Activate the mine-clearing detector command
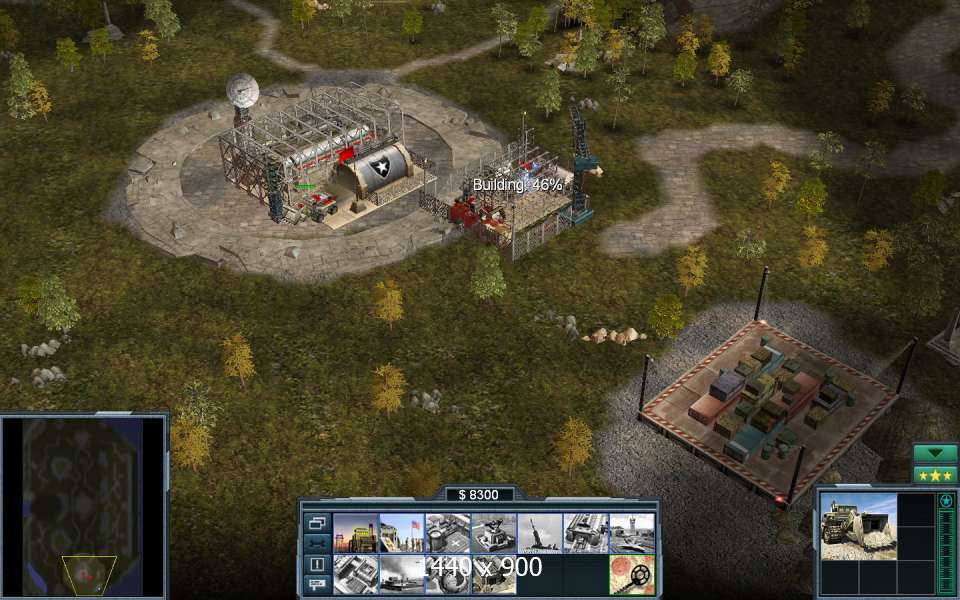960x600 pixels. point(631,575)
